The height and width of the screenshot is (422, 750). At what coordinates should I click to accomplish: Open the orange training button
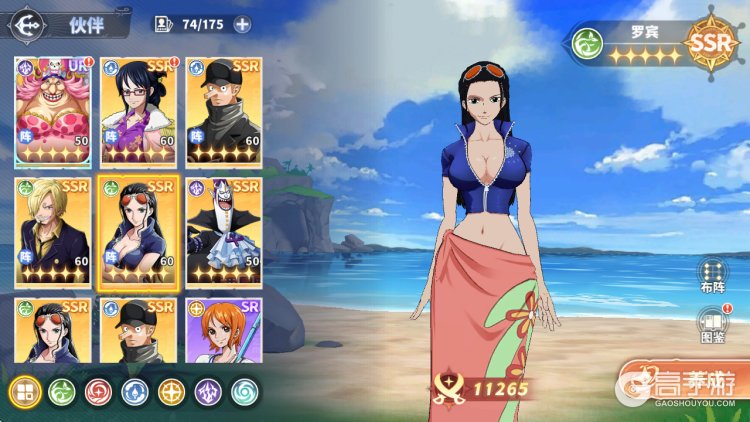(x=683, y=382)
